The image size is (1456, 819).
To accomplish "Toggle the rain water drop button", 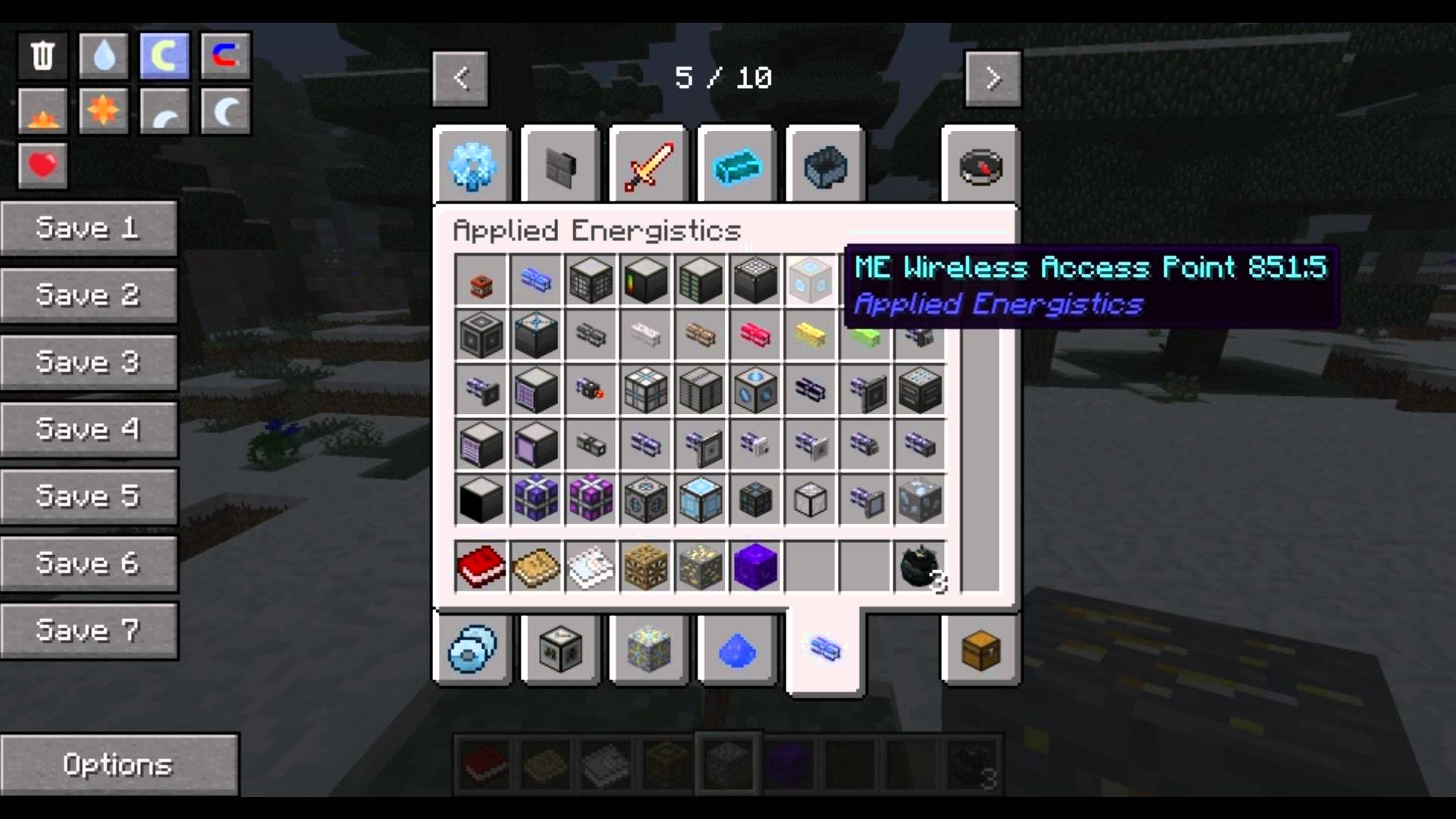I will tap(104, 55).
